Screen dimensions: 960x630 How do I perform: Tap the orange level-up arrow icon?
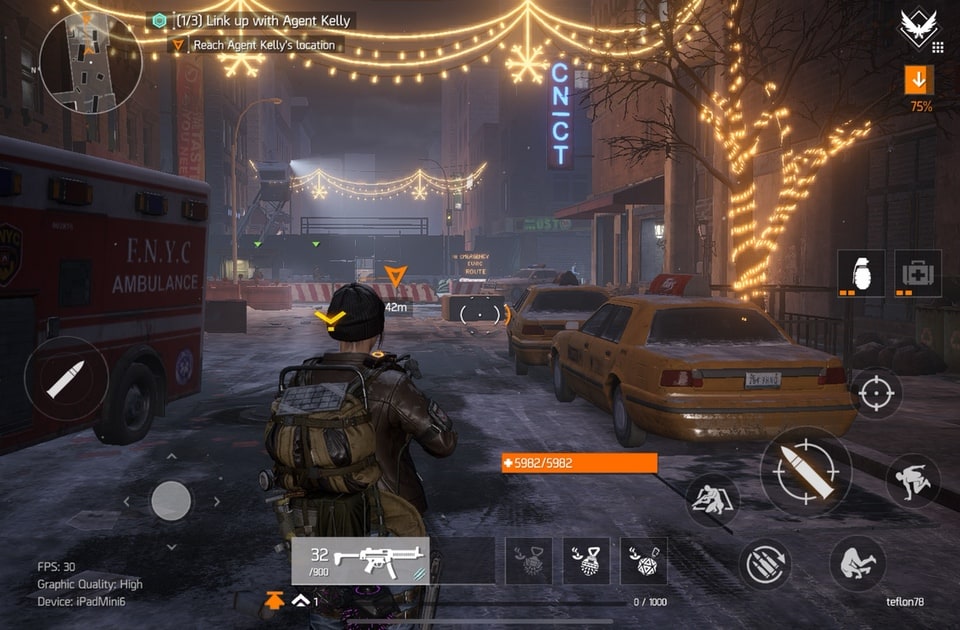[x=274, y=600]
